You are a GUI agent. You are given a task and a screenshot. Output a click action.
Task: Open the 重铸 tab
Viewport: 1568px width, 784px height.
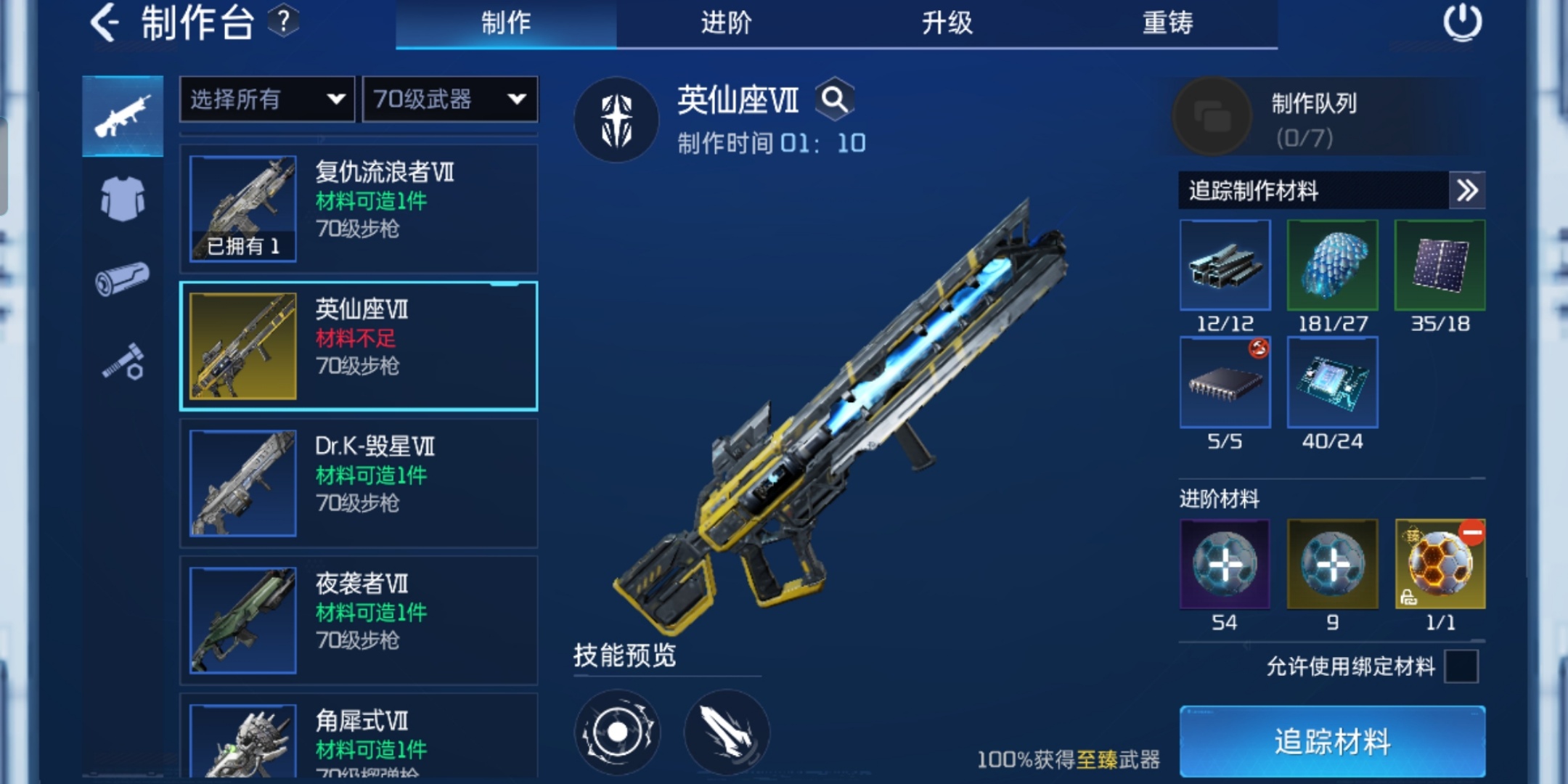tap(1167, 23)
